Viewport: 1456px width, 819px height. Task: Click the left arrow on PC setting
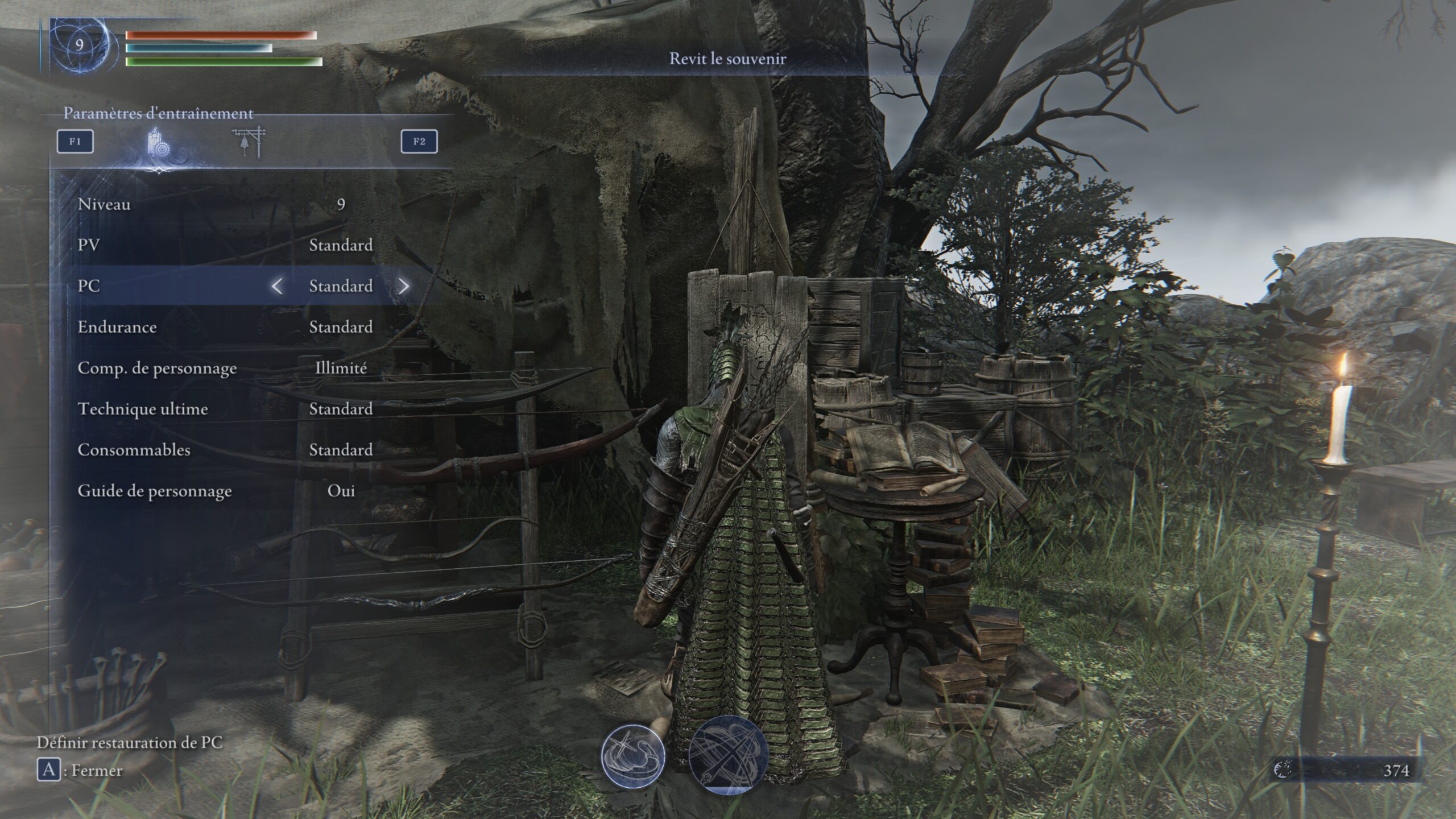[277, 286]
